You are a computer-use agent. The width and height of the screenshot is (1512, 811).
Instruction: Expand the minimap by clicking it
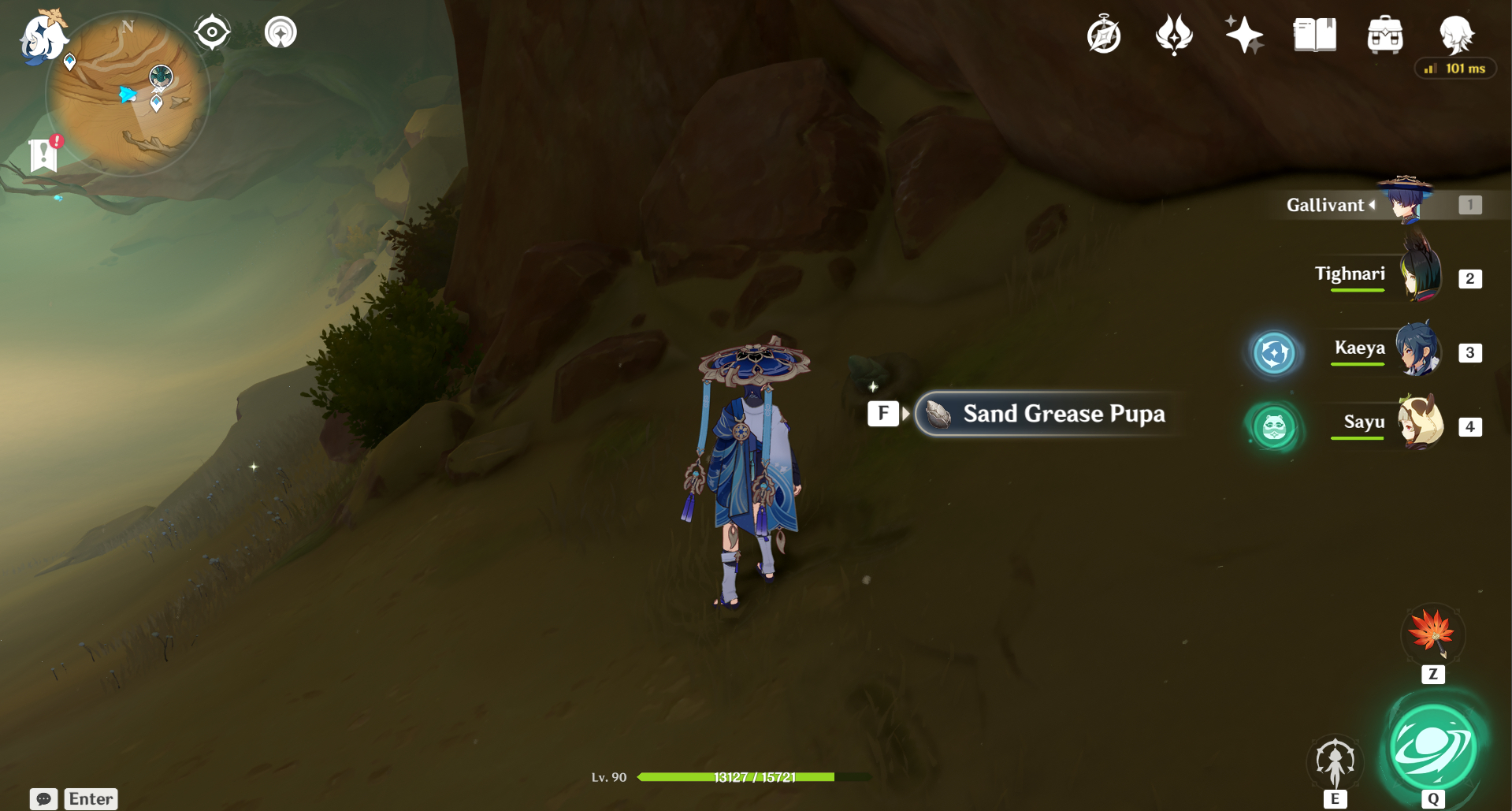pyautogui.click(x=126, y=91)
